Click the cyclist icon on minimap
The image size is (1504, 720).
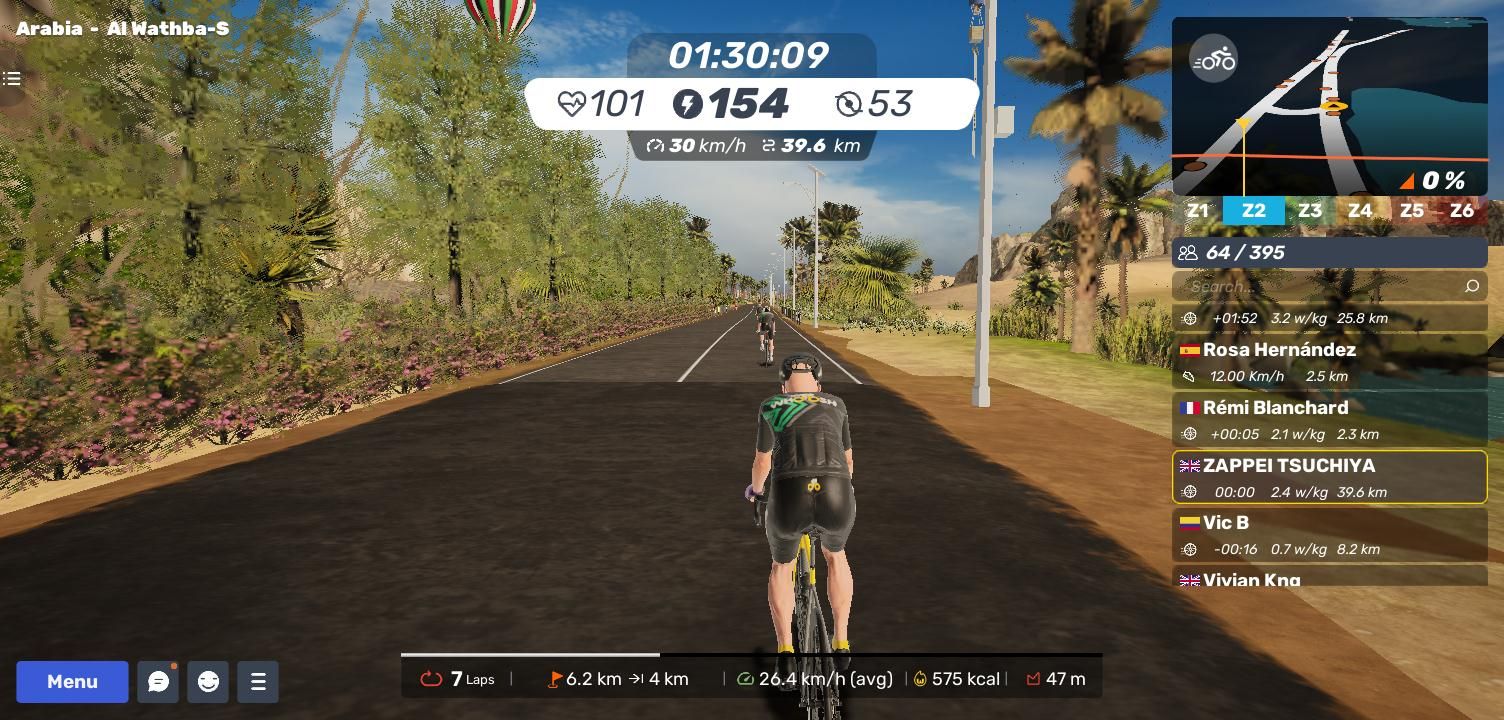(x=1213, y=61)
